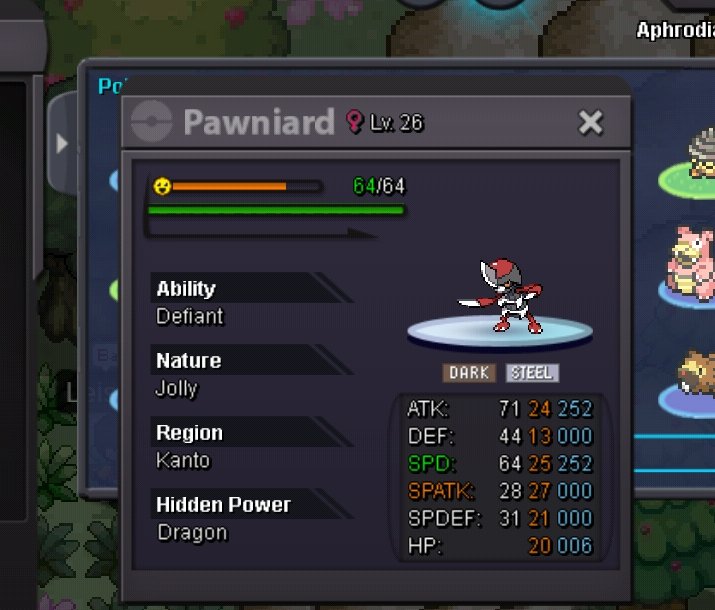715x610 pixels.
Task: Expand the side panel arrow tab
Action: pos(62,144)
